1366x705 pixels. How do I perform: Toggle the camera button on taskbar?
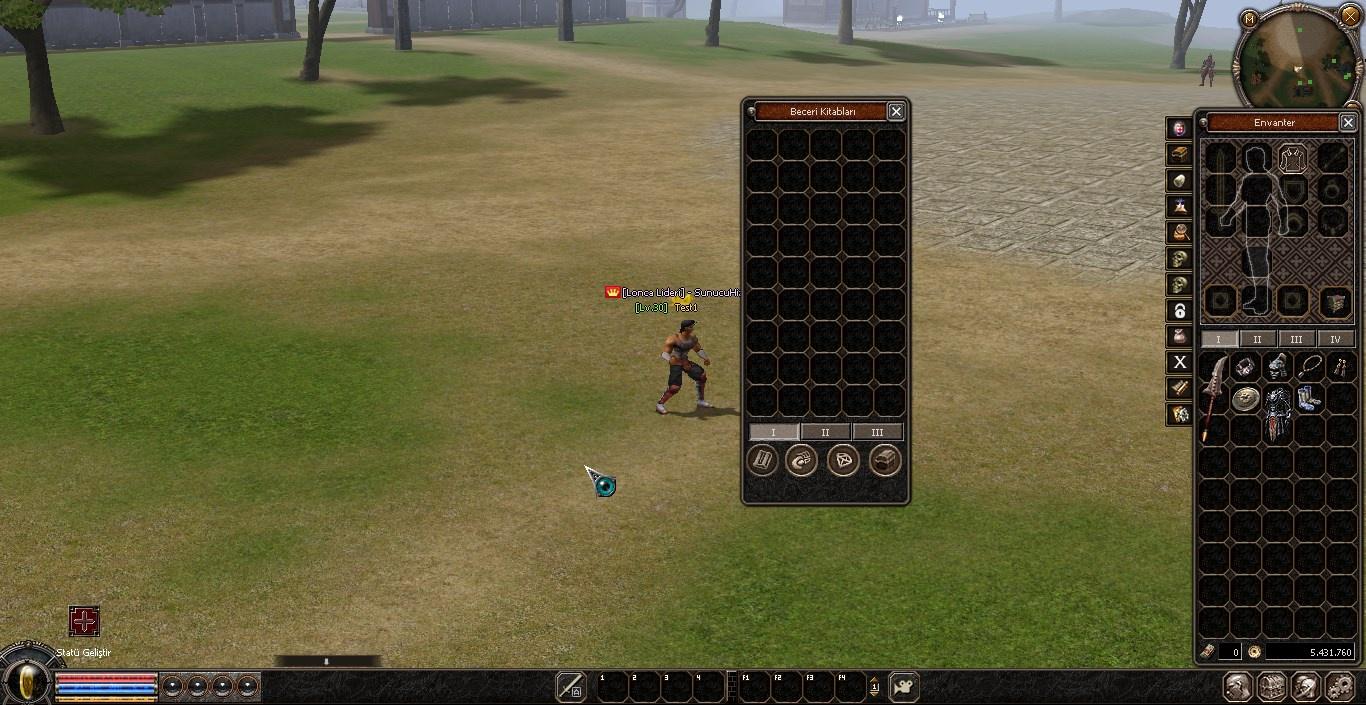tap(903, 687)
